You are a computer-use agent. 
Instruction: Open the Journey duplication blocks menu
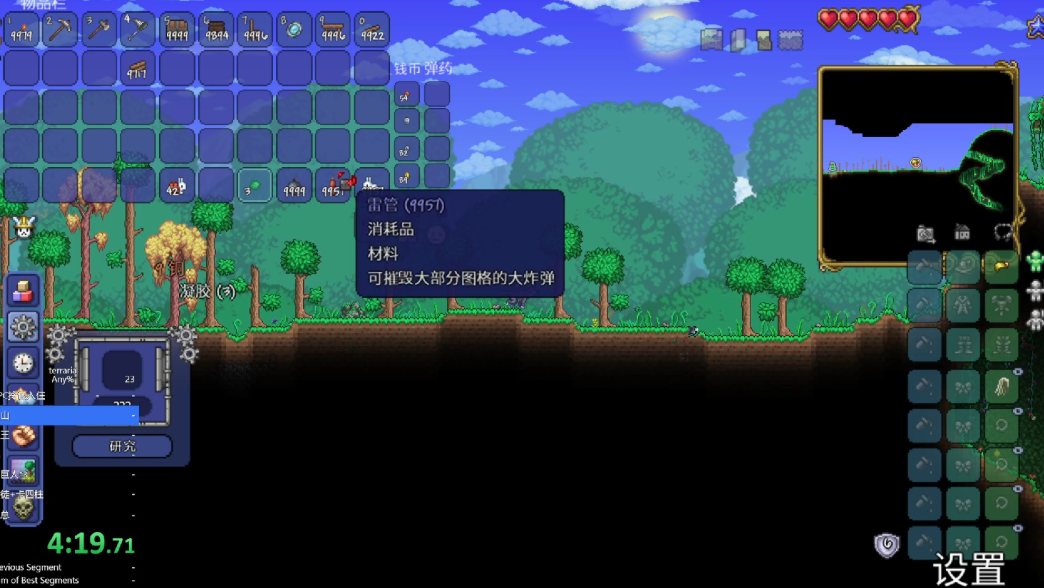click(23, 291)
